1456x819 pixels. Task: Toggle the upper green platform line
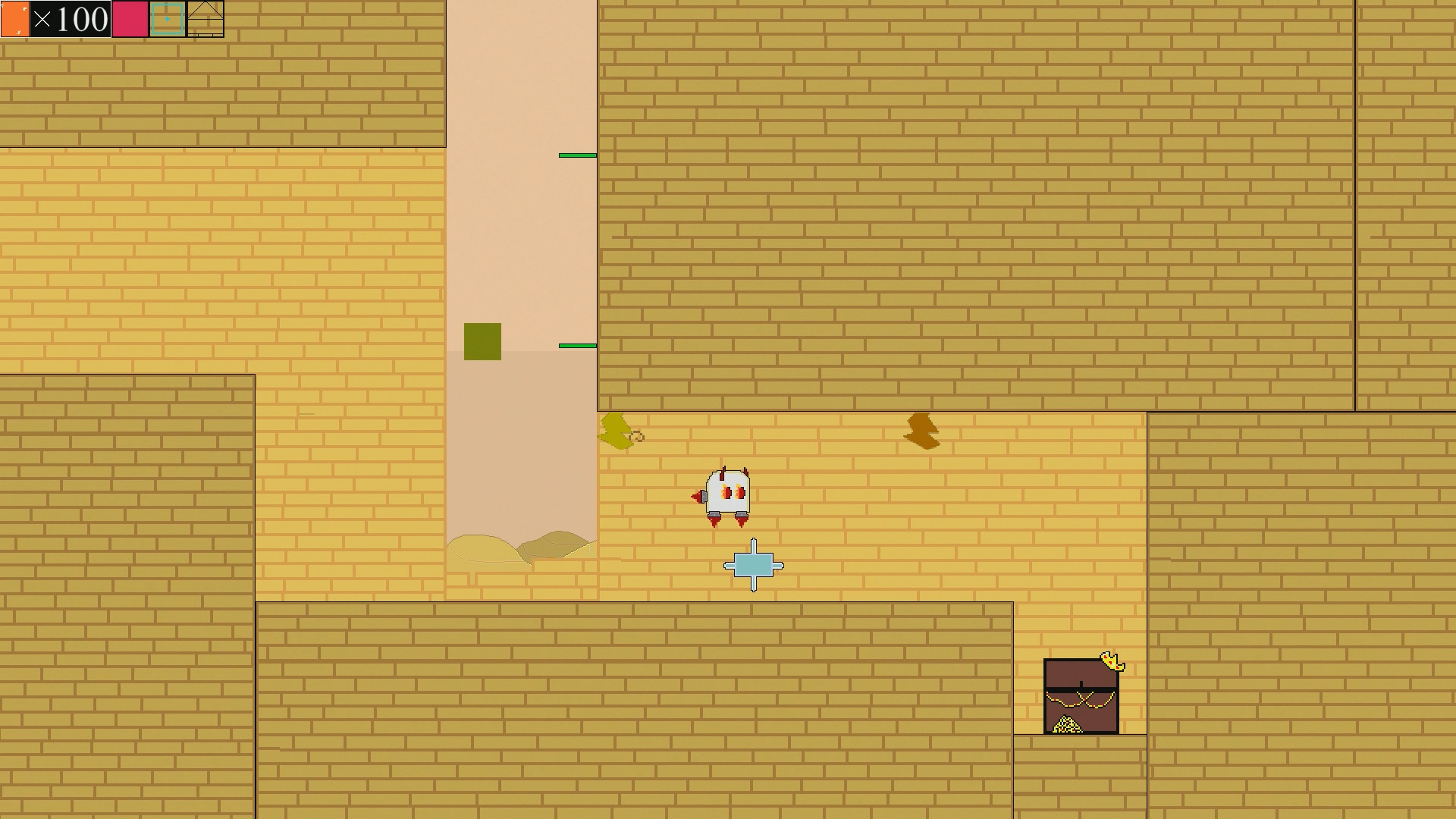577,154
